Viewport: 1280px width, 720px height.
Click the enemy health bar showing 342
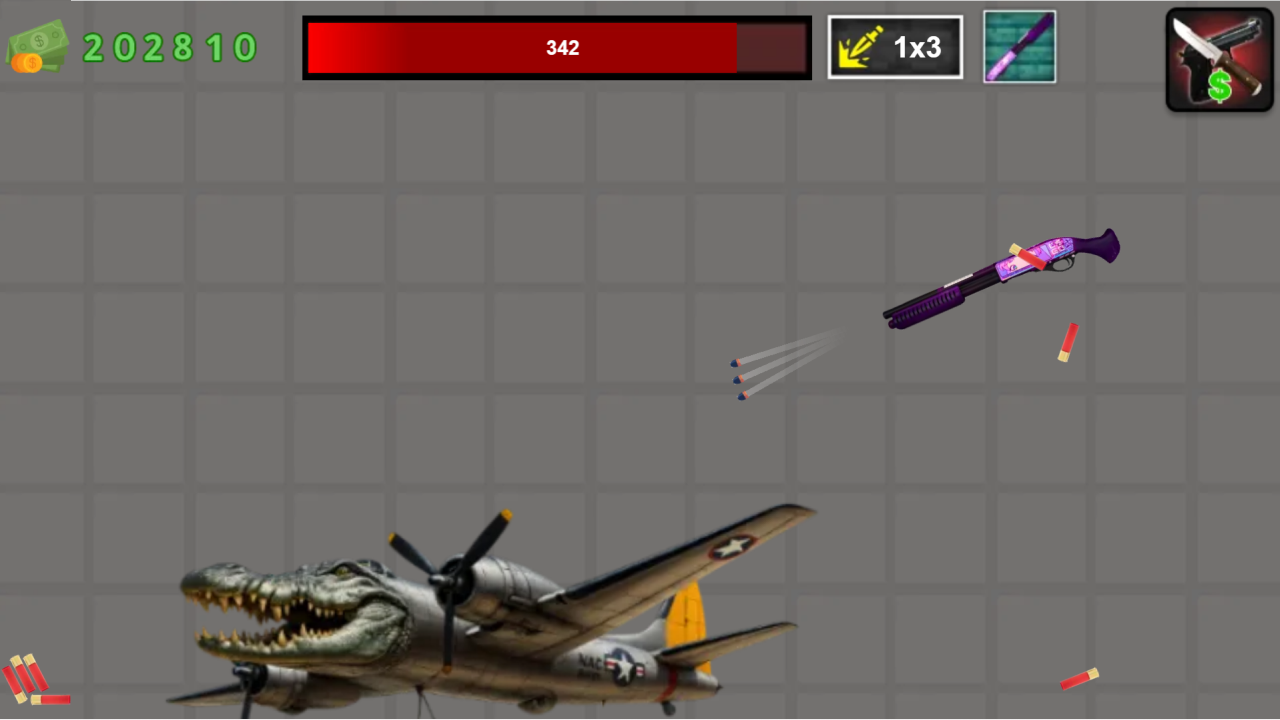(x=557, y=47)
